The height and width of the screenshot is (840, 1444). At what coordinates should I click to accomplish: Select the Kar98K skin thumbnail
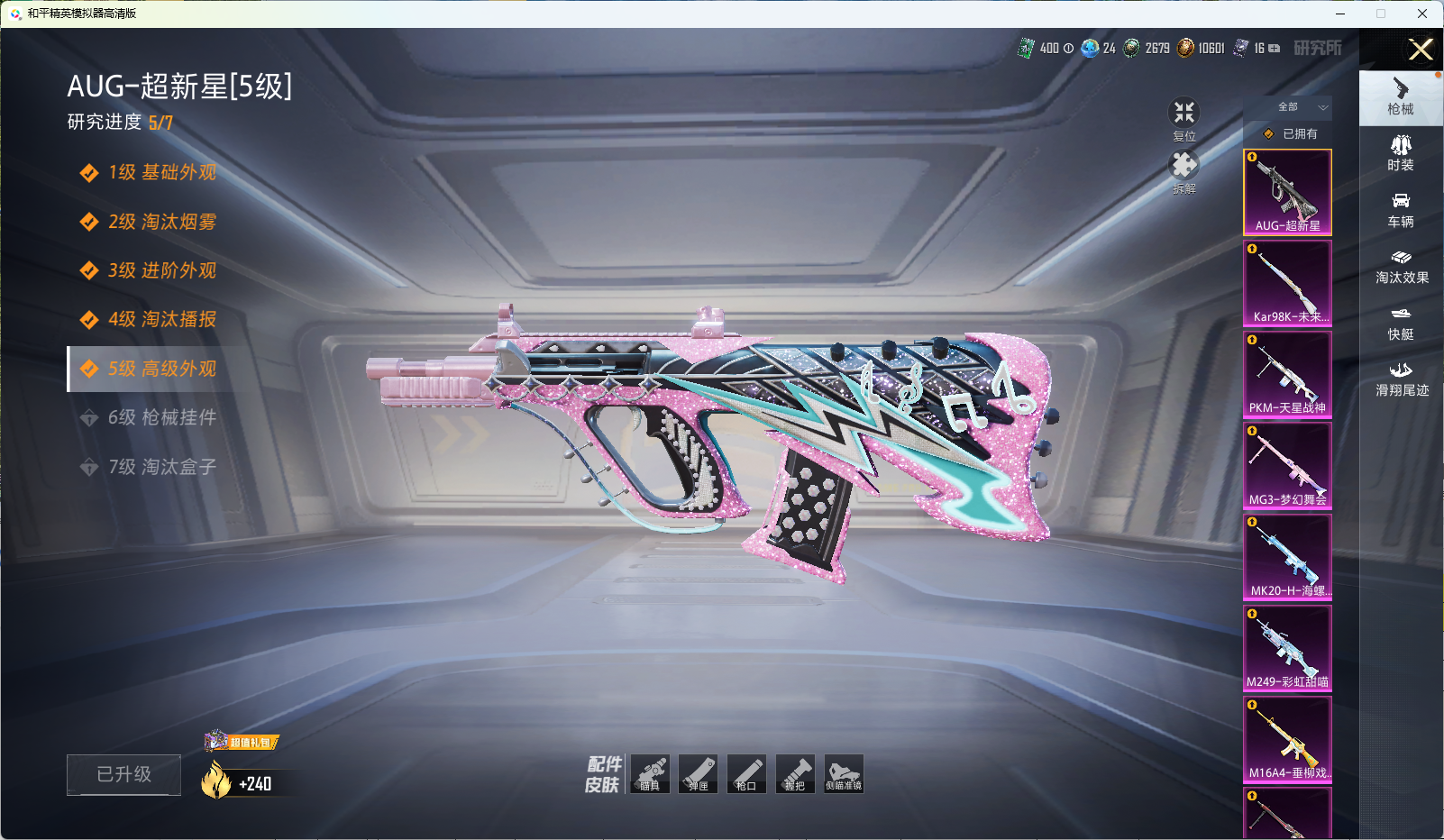(1287, 283)
